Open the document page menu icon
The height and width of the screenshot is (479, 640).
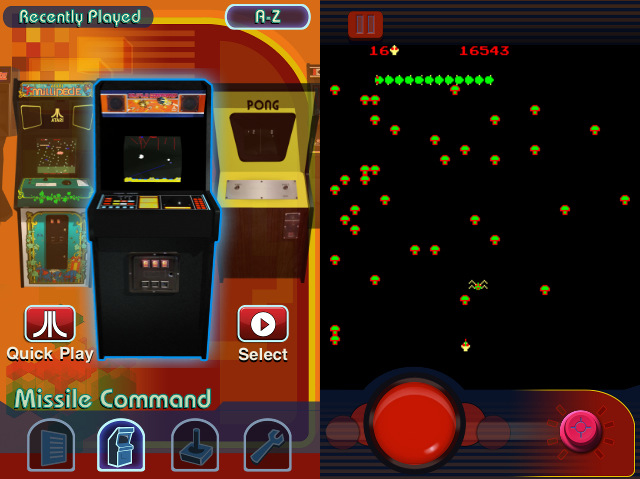pyautogui.click(x=50, y=446)
